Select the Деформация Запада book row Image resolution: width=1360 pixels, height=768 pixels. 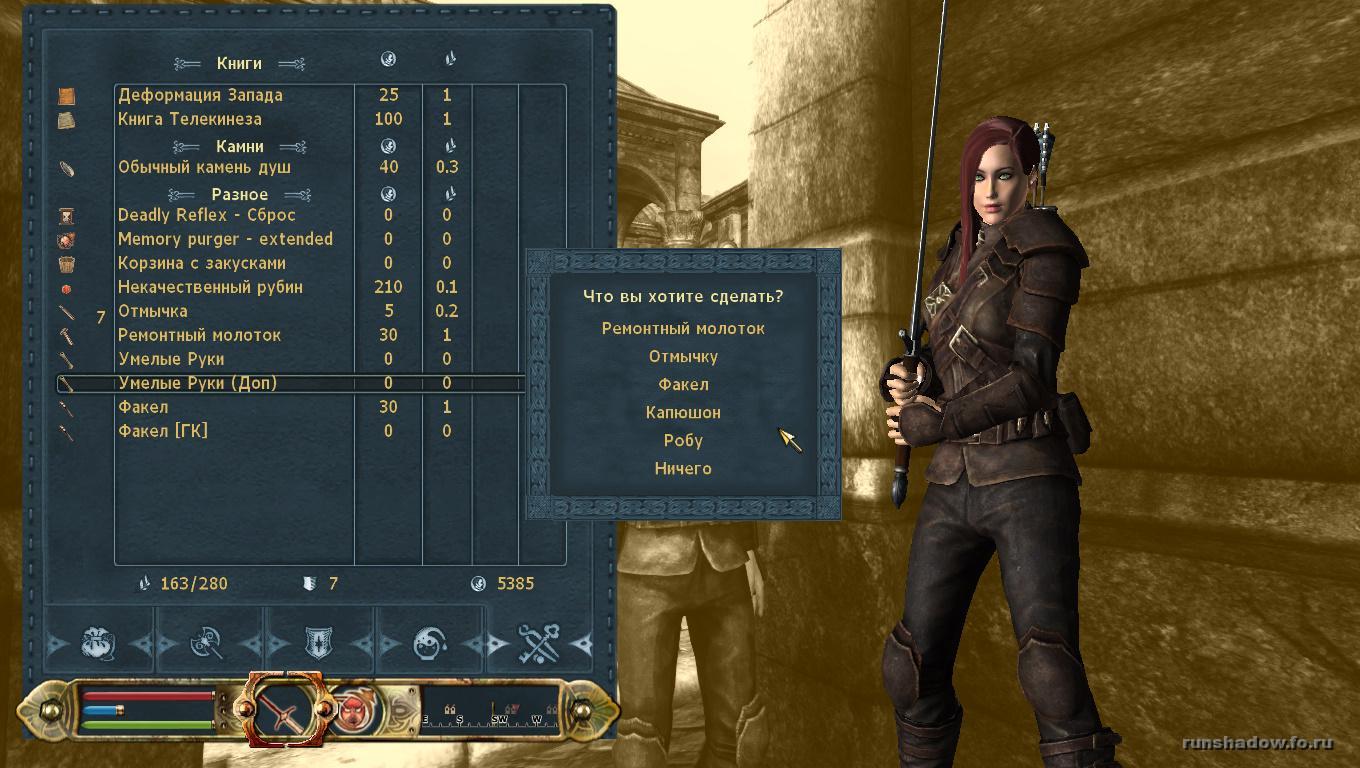[200, 95]
